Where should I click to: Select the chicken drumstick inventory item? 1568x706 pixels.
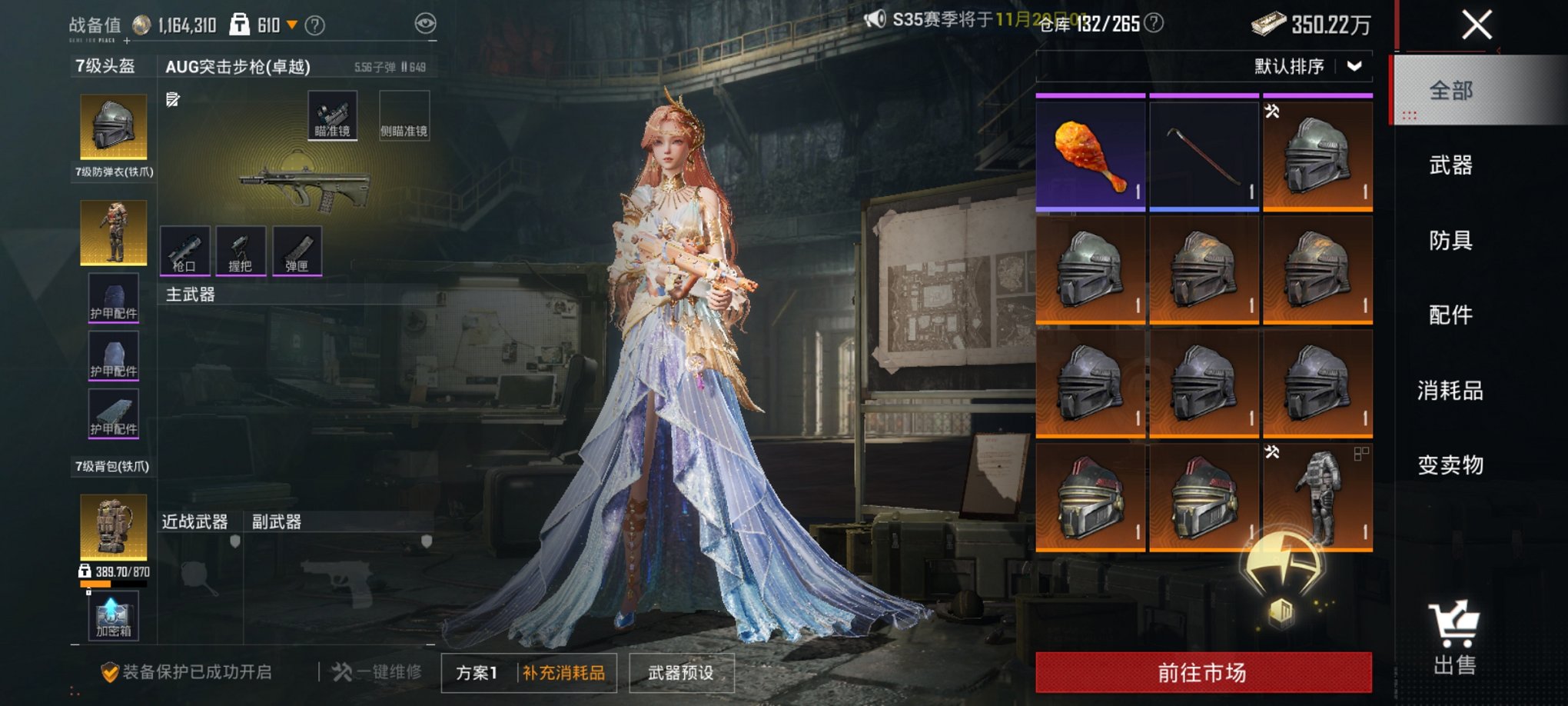coord(1090,152)
